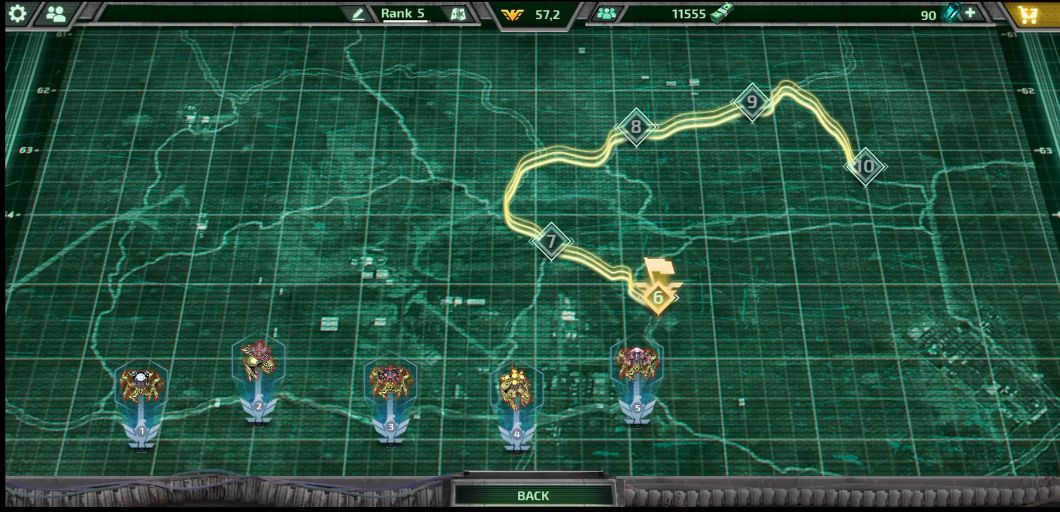Pick mission node 9 on the route

tap(752, 102)
